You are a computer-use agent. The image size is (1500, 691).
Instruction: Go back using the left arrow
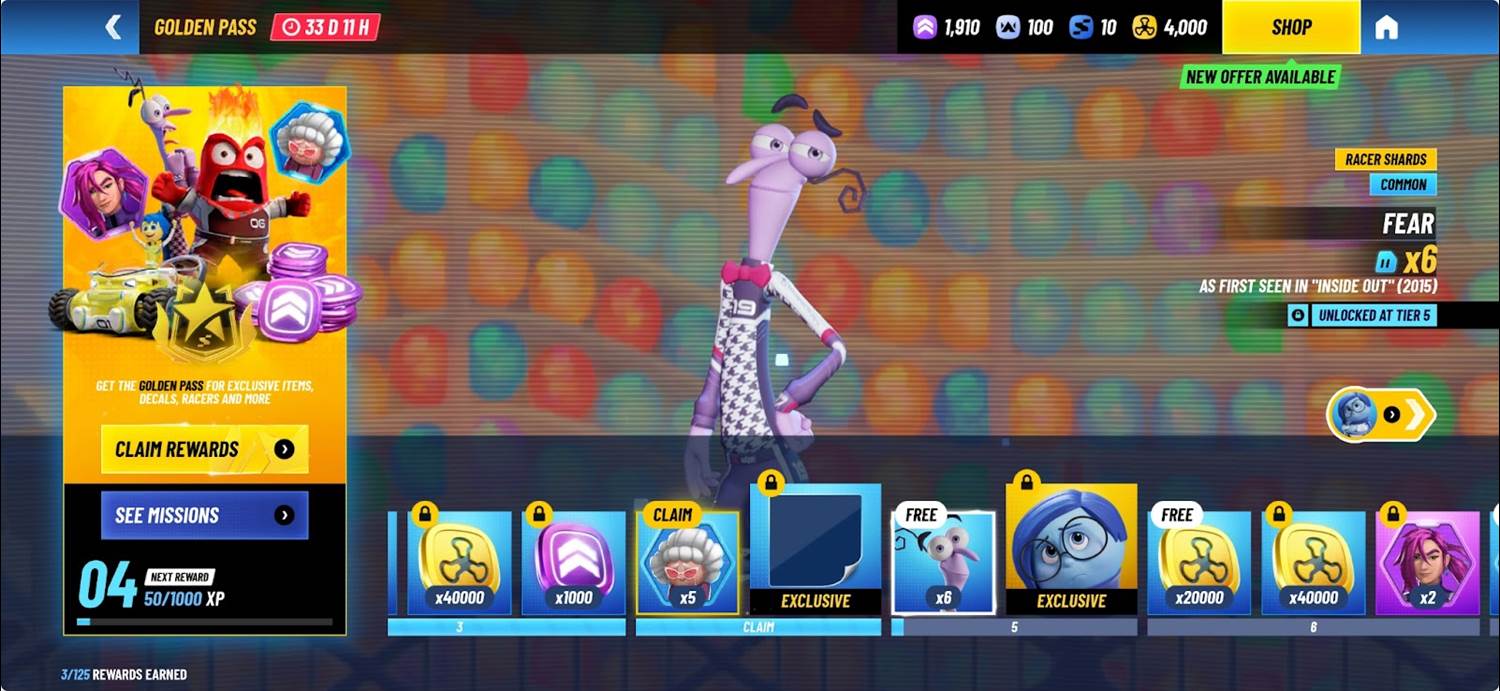coord(113,27)
